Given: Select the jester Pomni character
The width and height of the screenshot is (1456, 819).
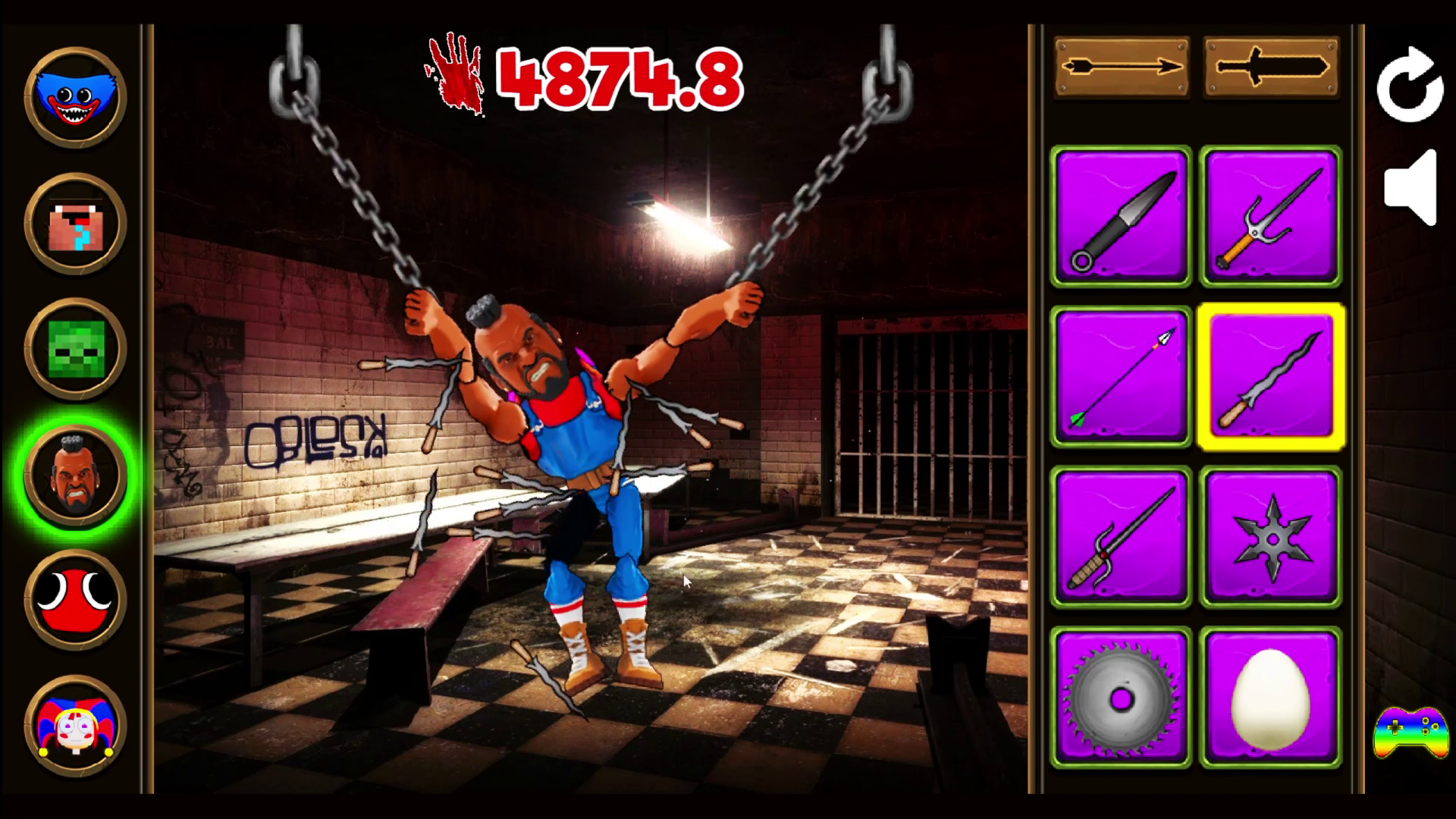Looking at the screenshot, I should coord(74,726).
